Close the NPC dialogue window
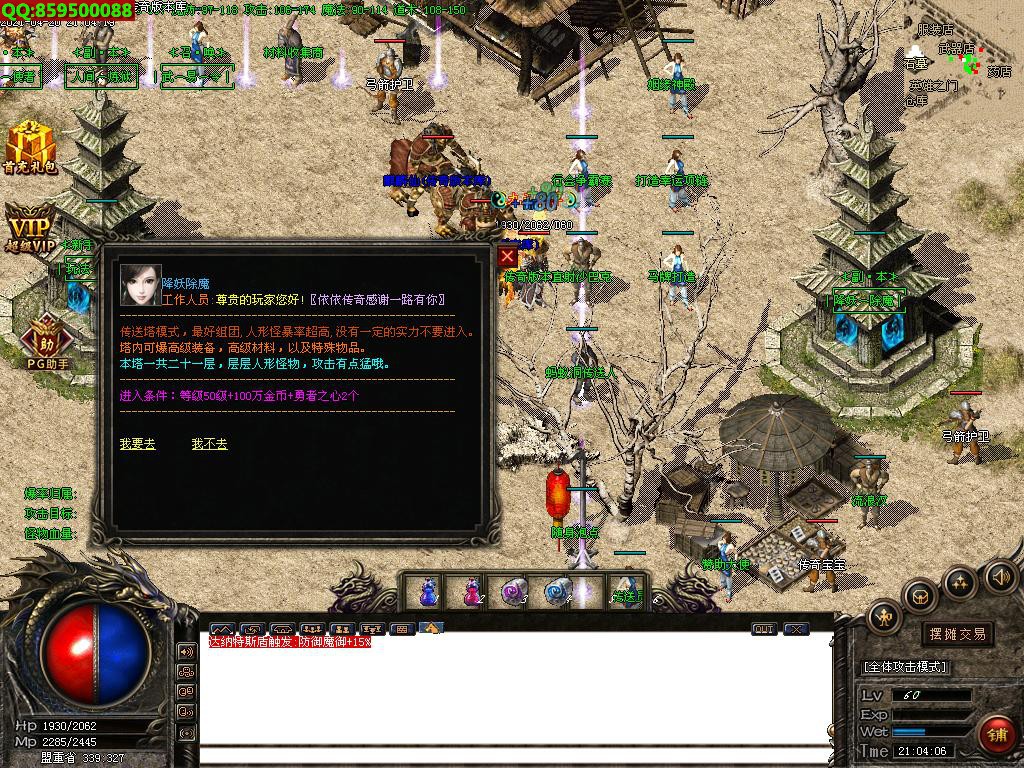1024x768 pixels. point(507,257)
